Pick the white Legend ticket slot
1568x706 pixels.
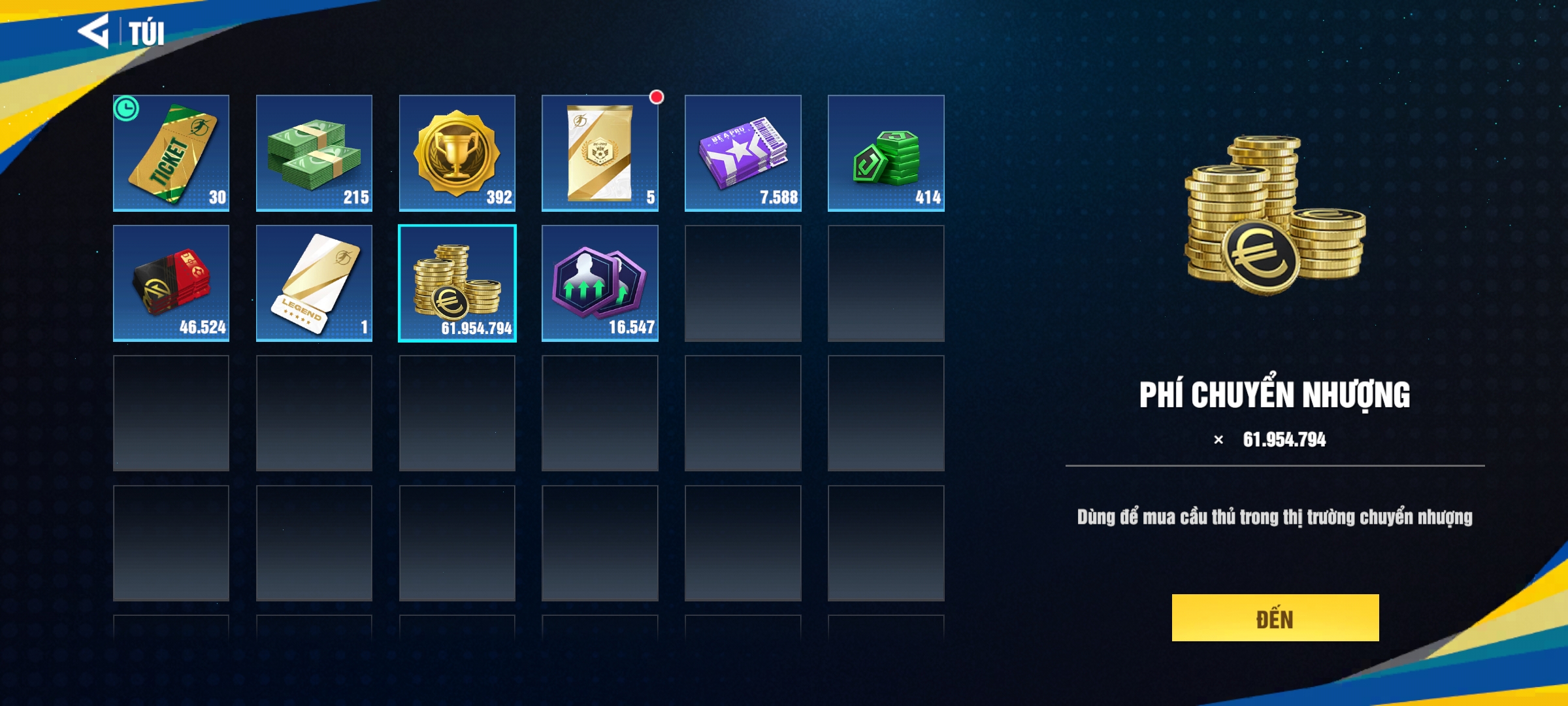pos(314,283)
